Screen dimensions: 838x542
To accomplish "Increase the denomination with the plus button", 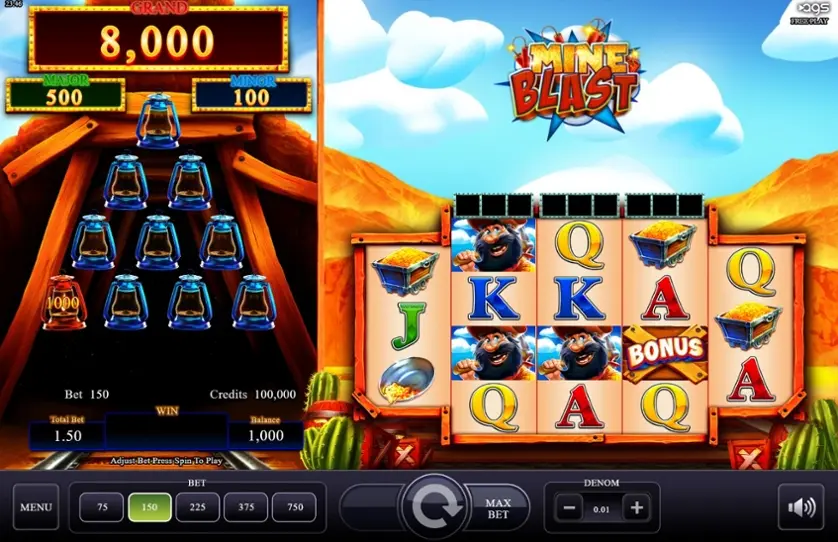I will coord(636,507).
